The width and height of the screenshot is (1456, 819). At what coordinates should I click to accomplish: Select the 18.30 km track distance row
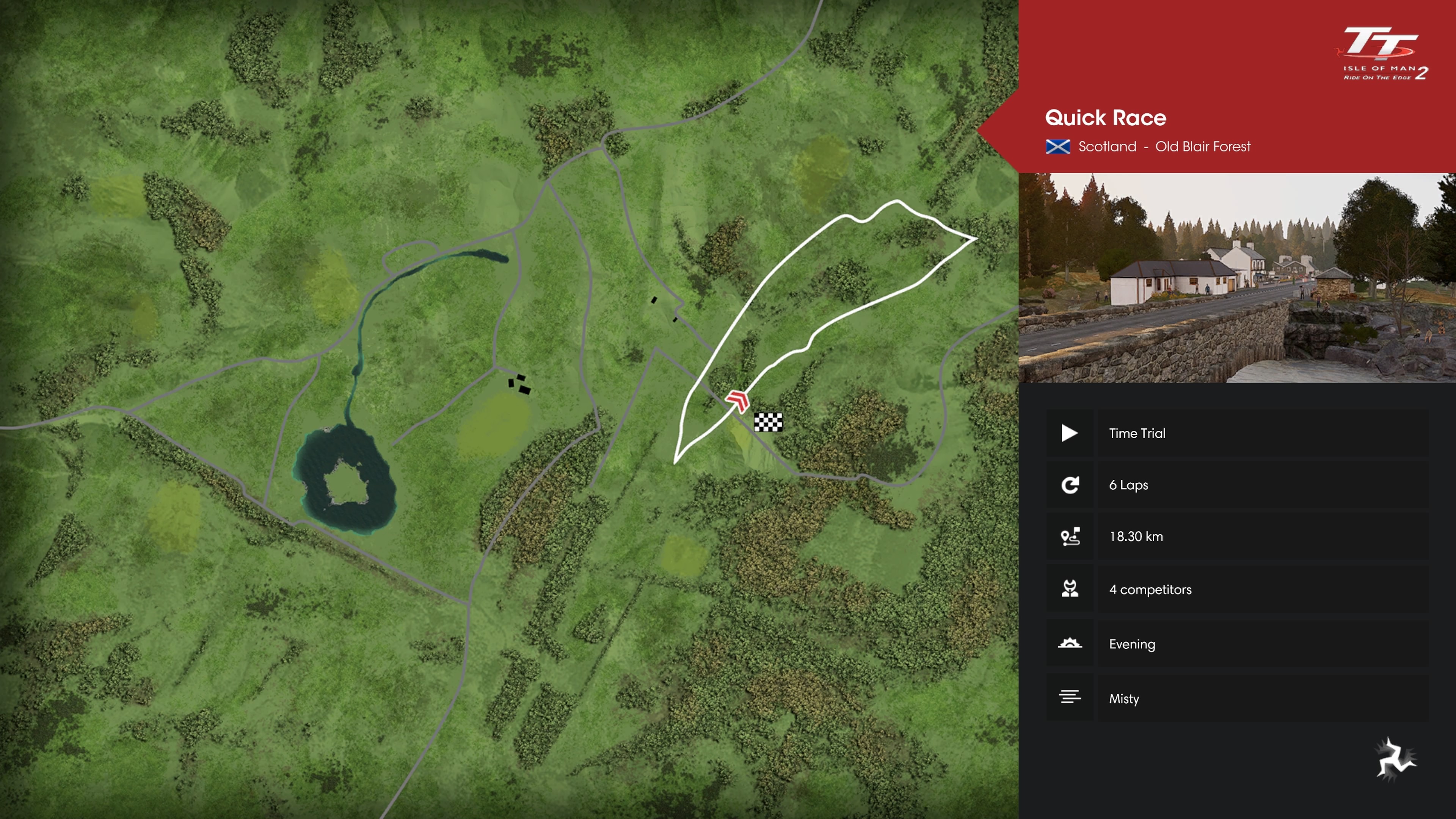(x=1237, y=537)
